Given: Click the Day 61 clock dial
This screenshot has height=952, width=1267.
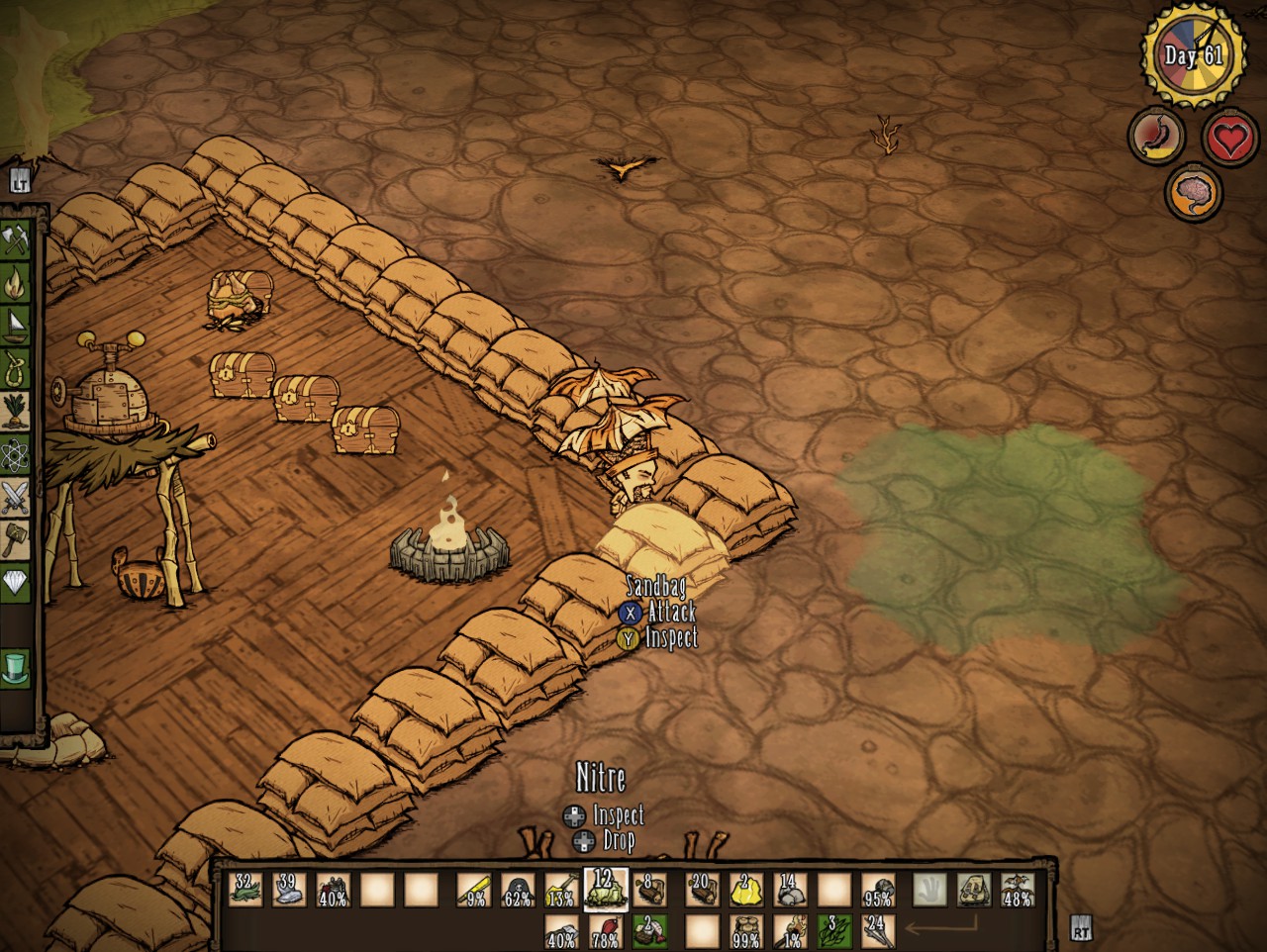Looking at the screenshot, I should [1195, 56].
